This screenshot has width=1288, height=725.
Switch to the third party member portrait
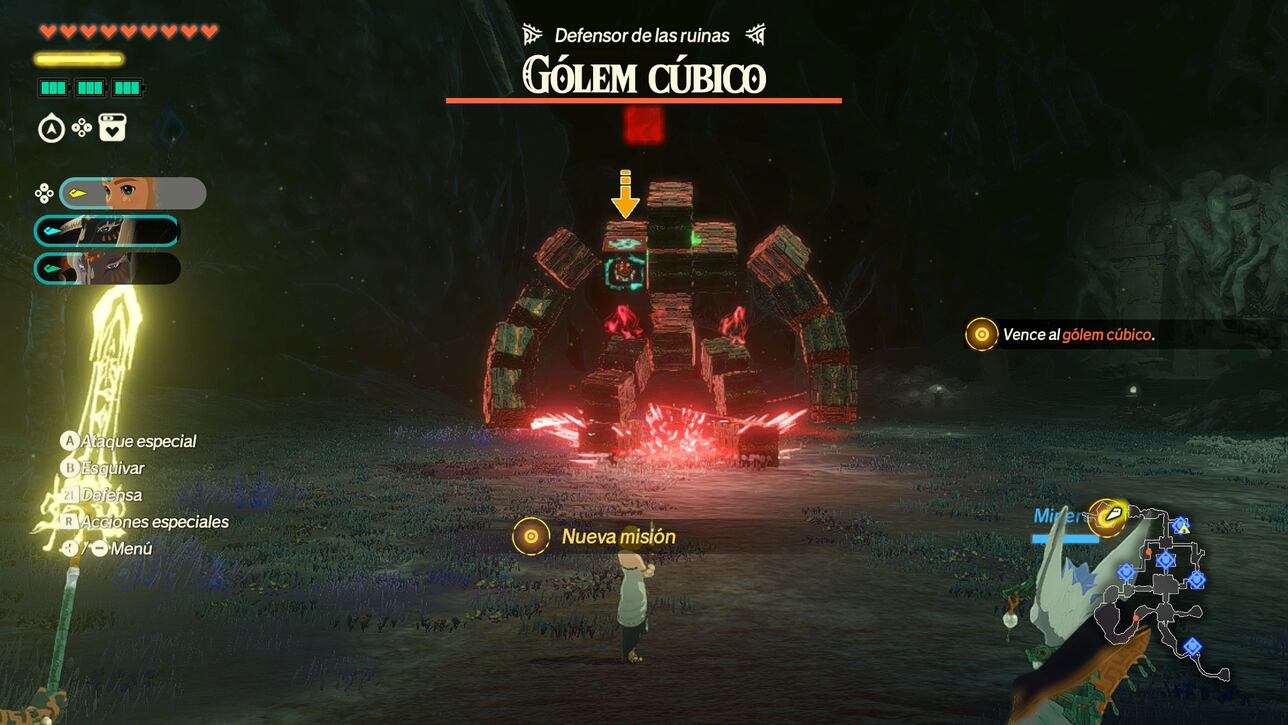(107, 268)
